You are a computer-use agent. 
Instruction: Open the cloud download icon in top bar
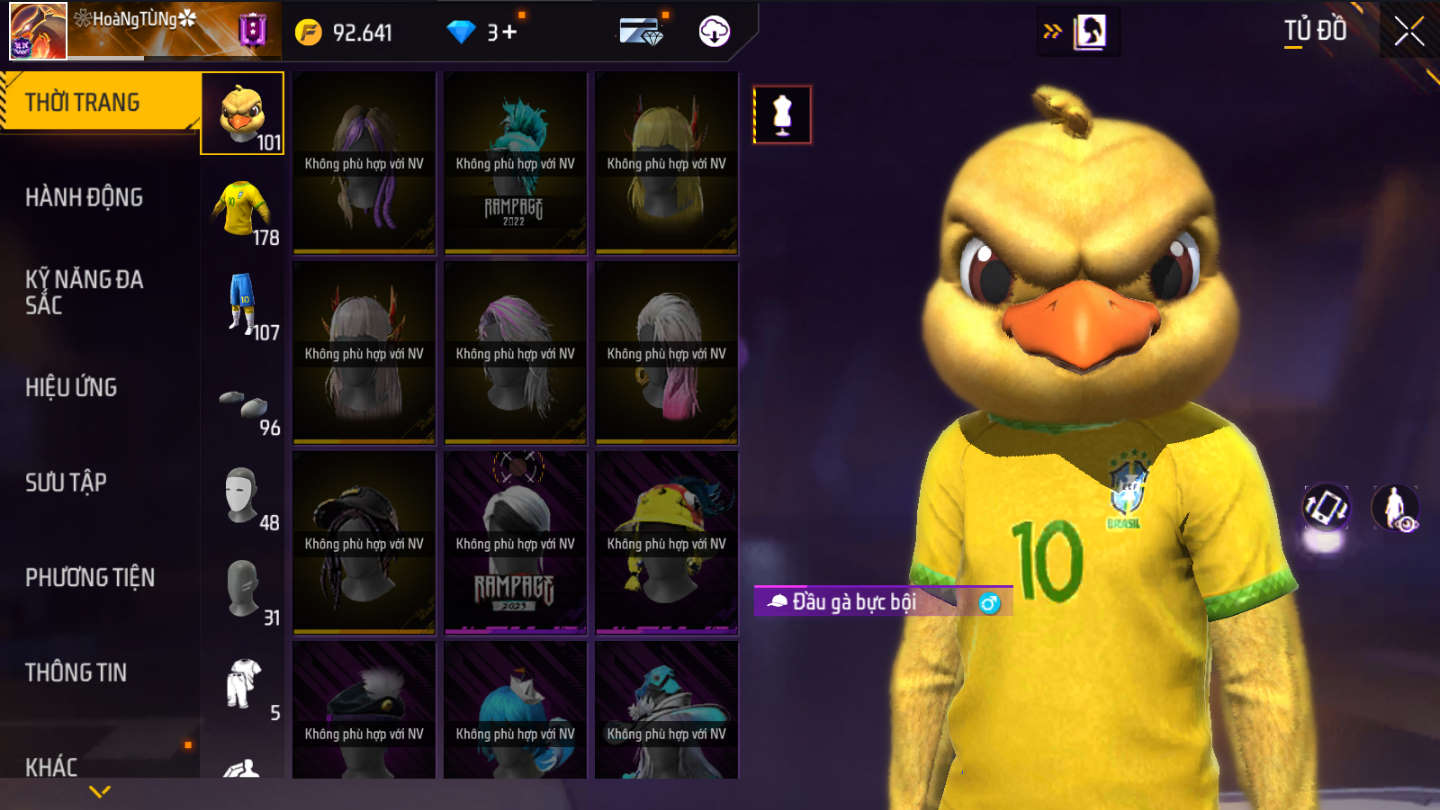click(714, 32)
